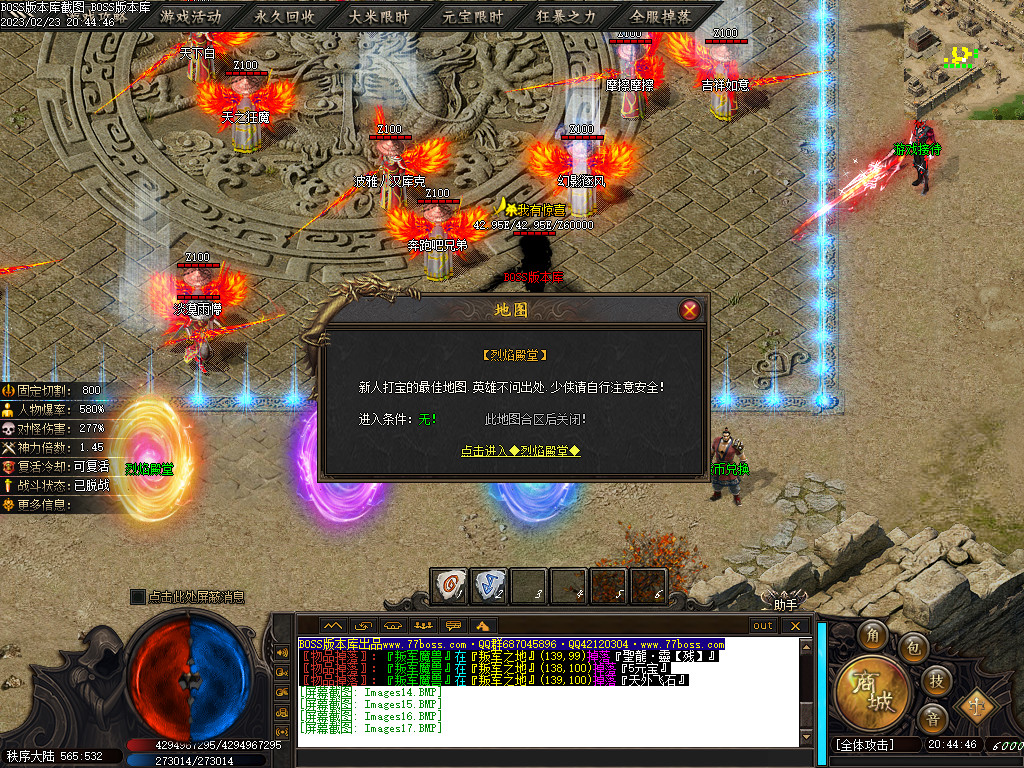This screenshot has width=1024, height=768.
Task: Use the blue rune item in hotbar slot 2
Action: pyautogui.click(x=488, y=585)
